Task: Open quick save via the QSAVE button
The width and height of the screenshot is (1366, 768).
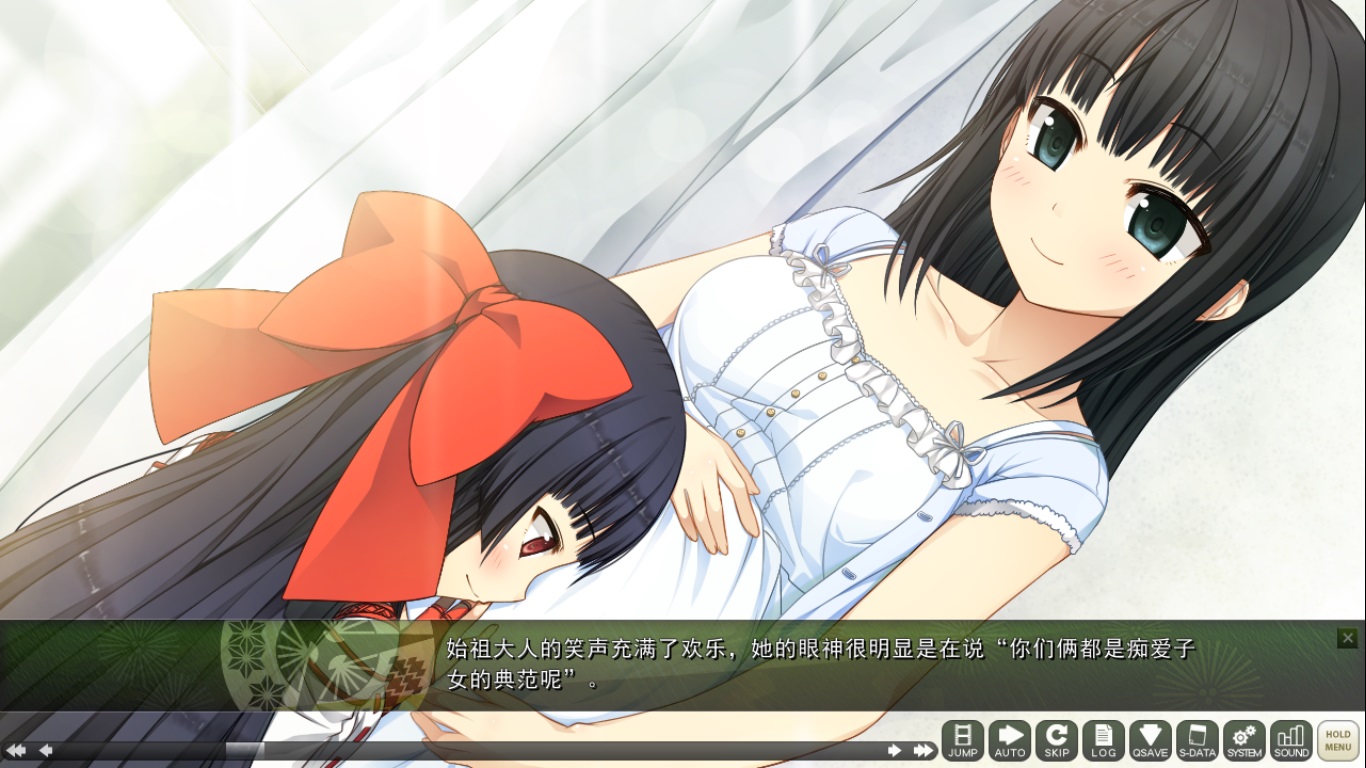Action: point(1150,741)
